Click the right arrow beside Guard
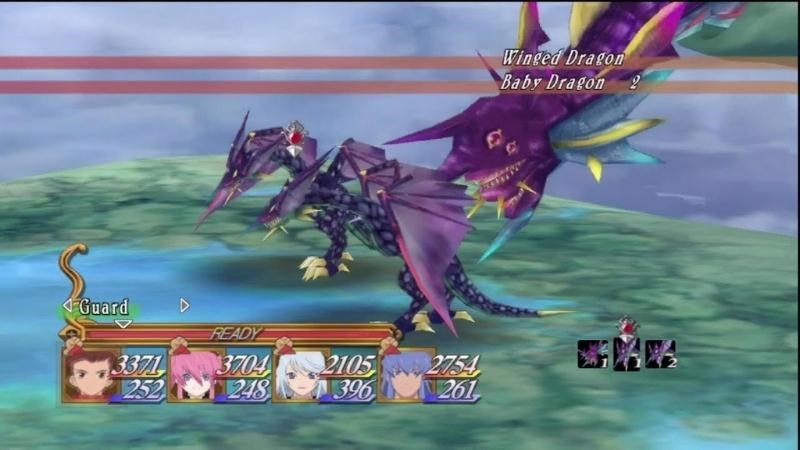The height and width of the screenshot is (450, 800). click(x=184, y=305)
